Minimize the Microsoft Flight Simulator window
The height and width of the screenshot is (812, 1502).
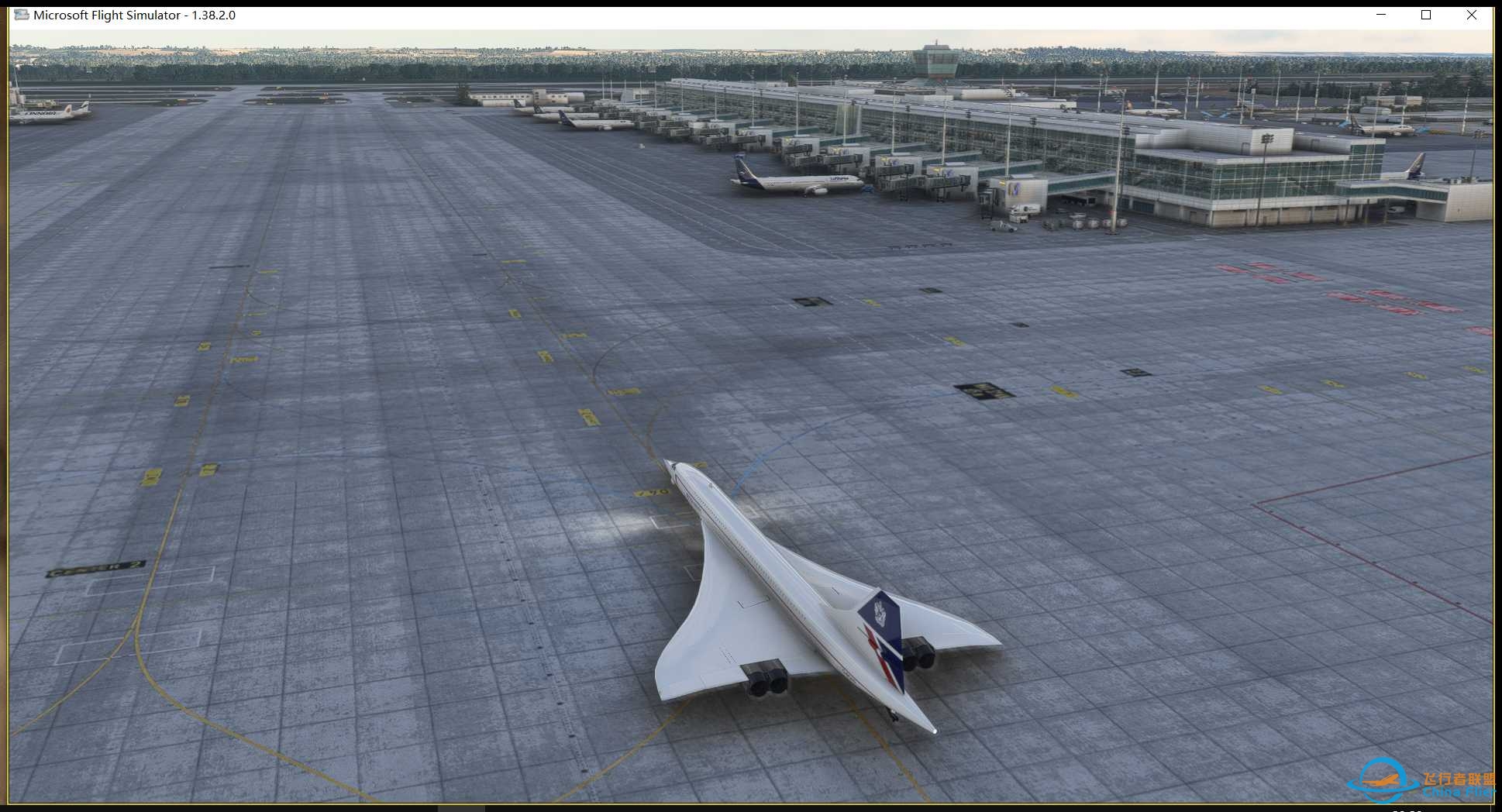pos(1380,15)
